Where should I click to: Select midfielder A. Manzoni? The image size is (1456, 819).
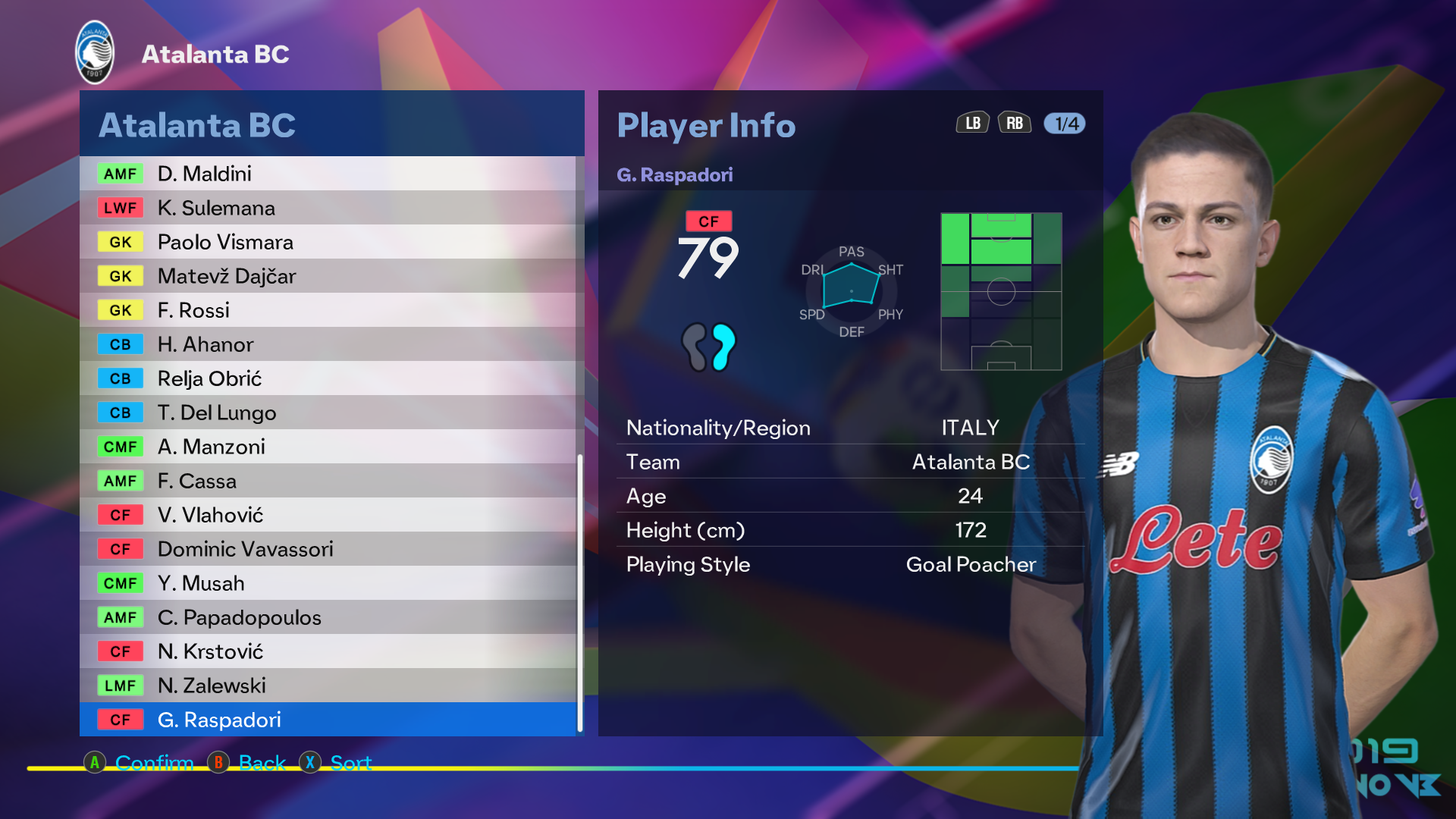328,447
